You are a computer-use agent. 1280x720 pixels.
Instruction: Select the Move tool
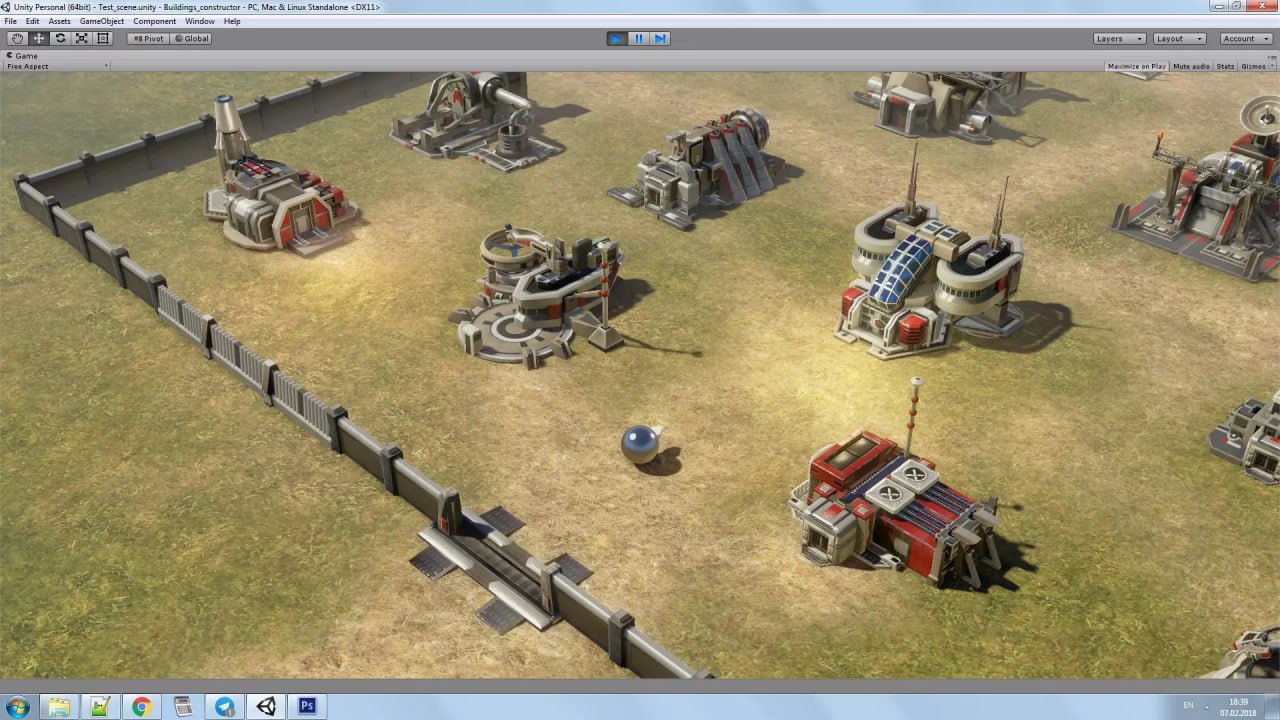[x=37, y=38]
